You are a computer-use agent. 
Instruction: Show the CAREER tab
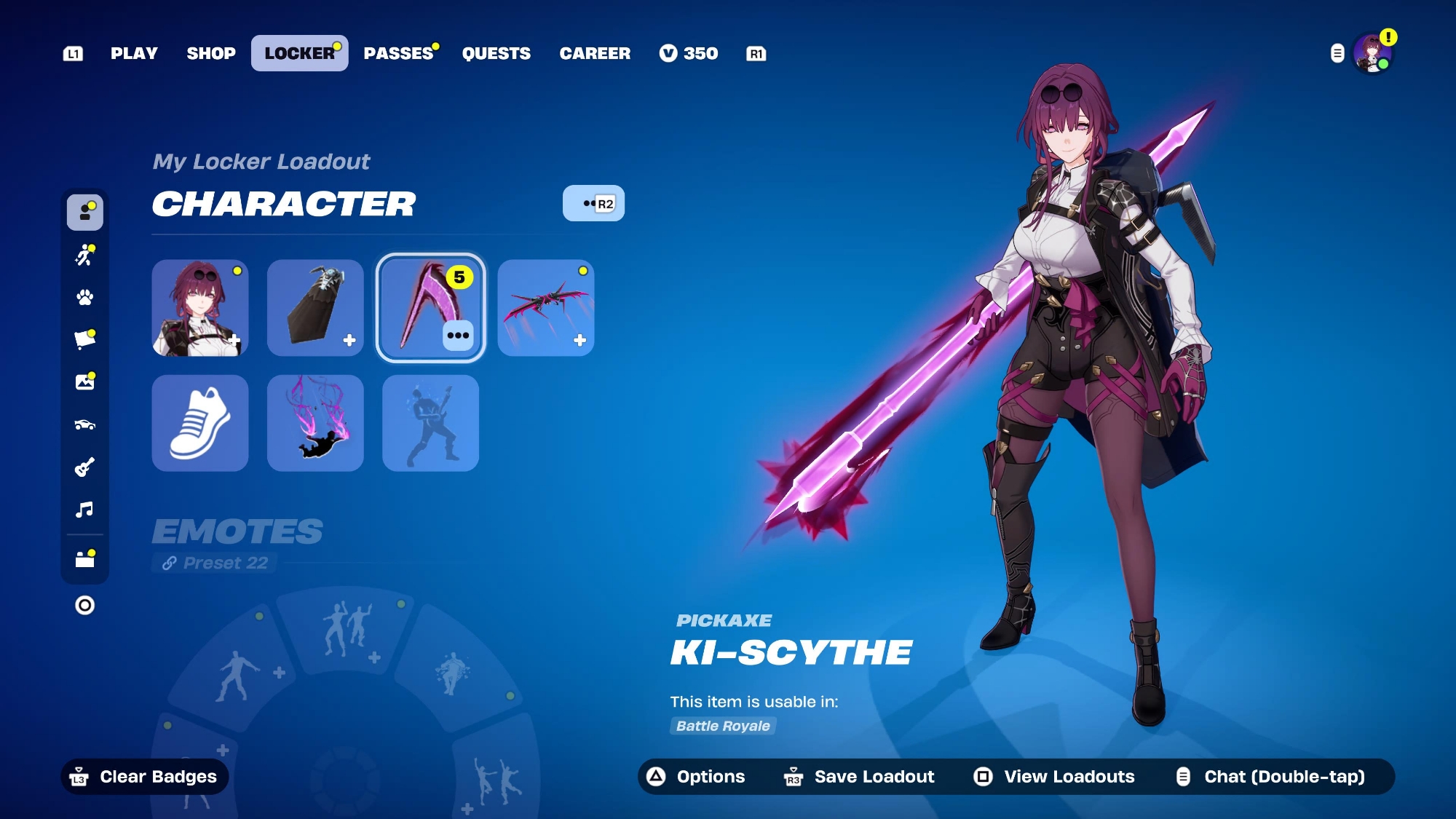595,53
